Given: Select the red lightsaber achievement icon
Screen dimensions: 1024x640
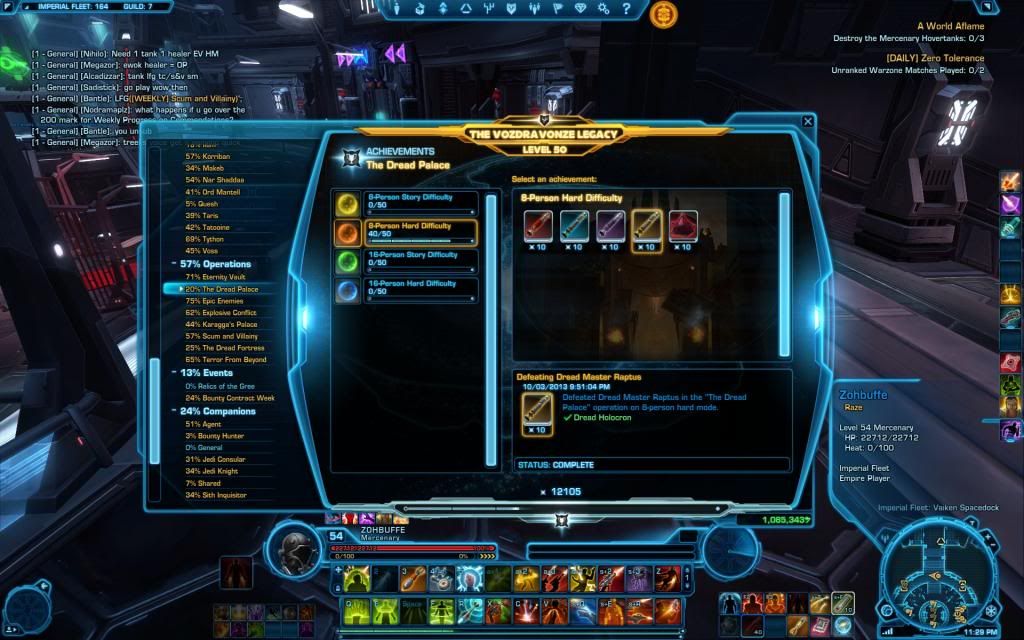Looking at the screenshot, I should [x=539, y=227].
